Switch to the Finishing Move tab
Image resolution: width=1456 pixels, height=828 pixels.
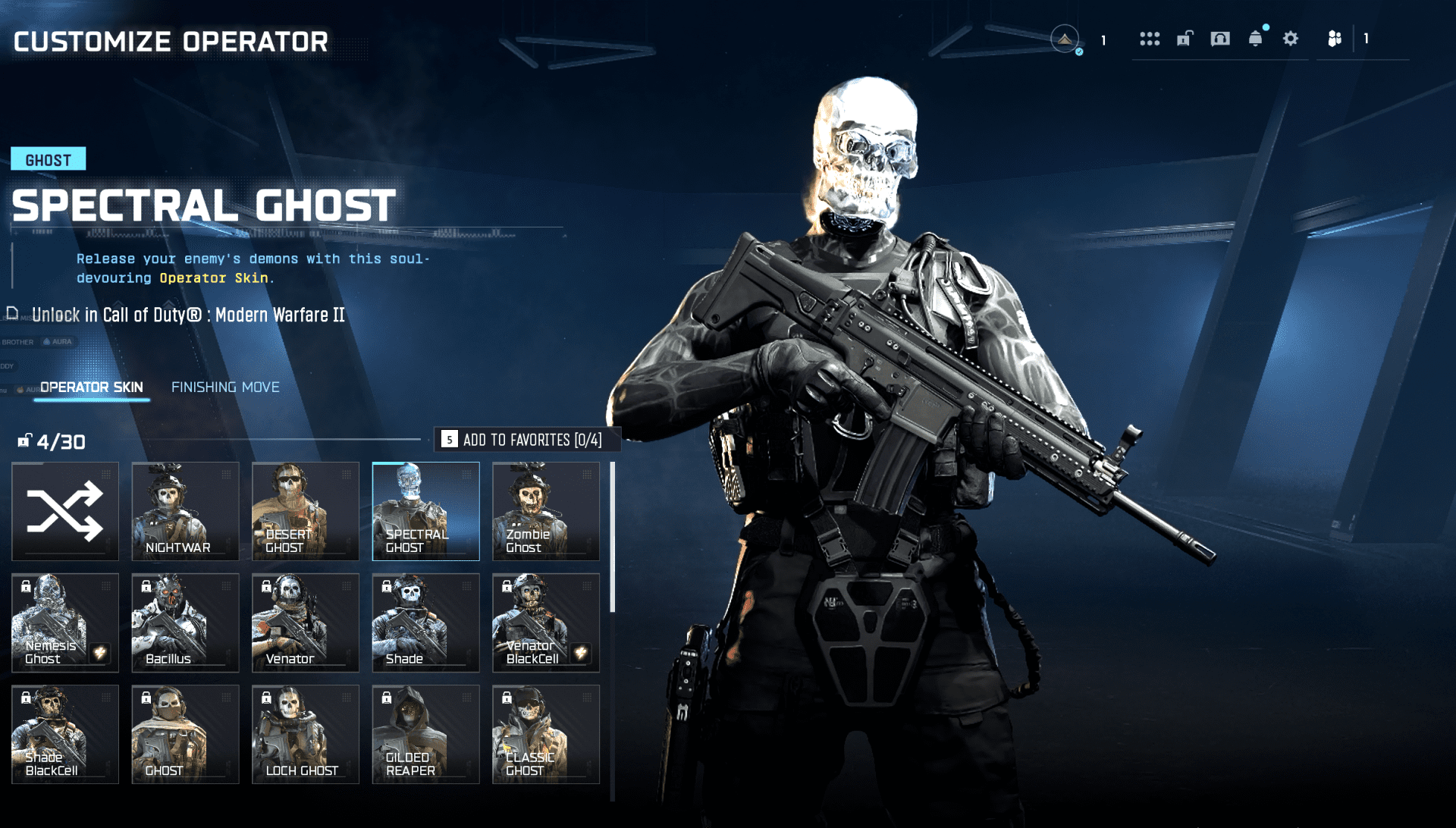tap(225, 387)
